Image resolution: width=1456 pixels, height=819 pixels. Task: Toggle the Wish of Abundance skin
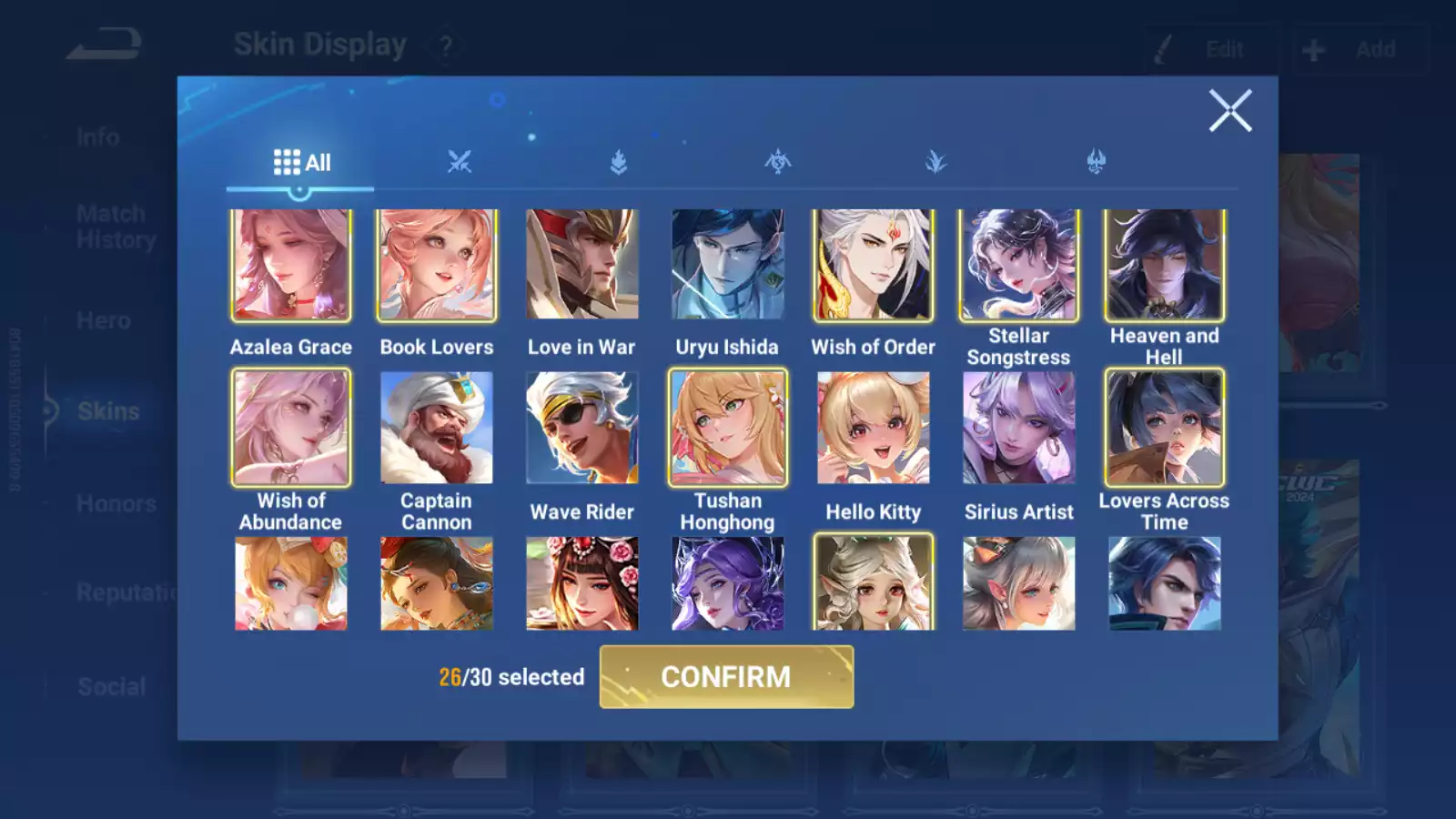[291, 428]
